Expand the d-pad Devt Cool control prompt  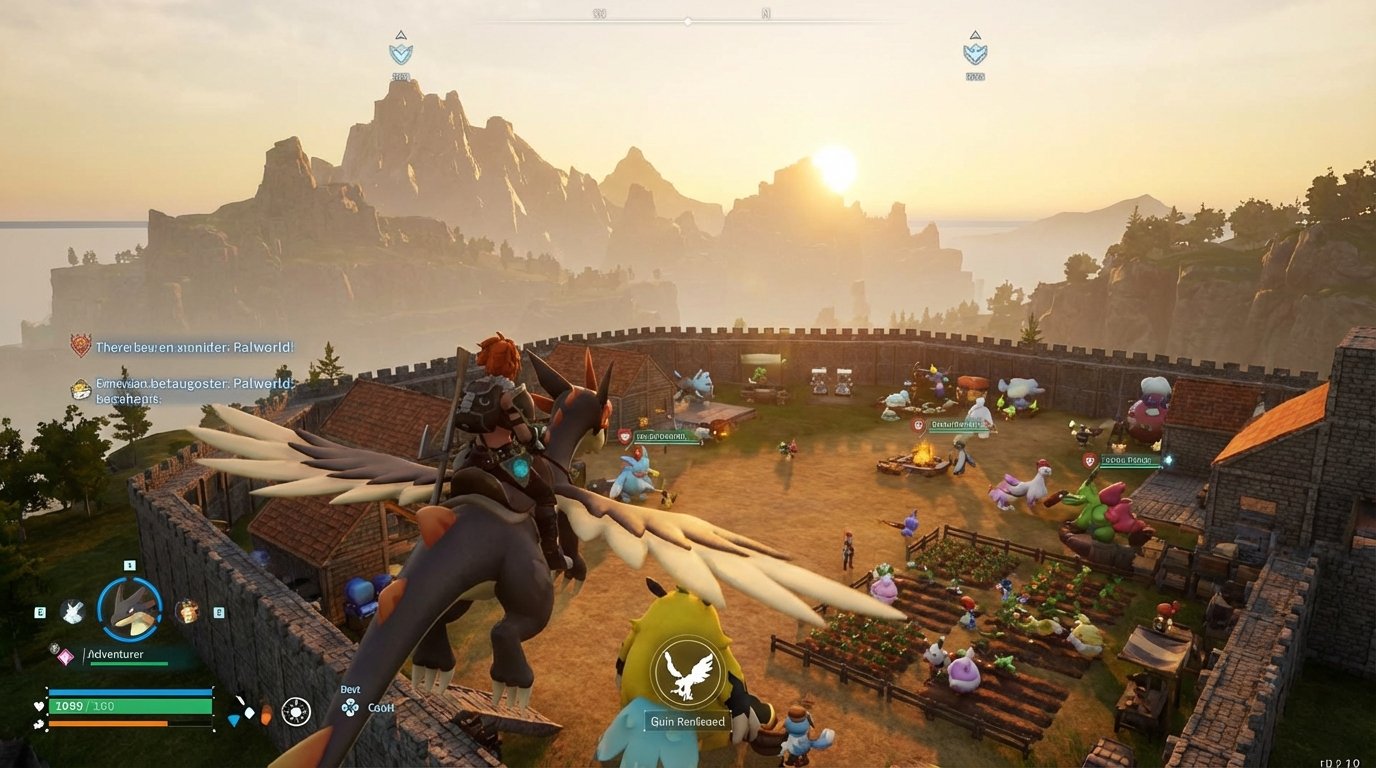pyautogui.click(x=350, y=706)
